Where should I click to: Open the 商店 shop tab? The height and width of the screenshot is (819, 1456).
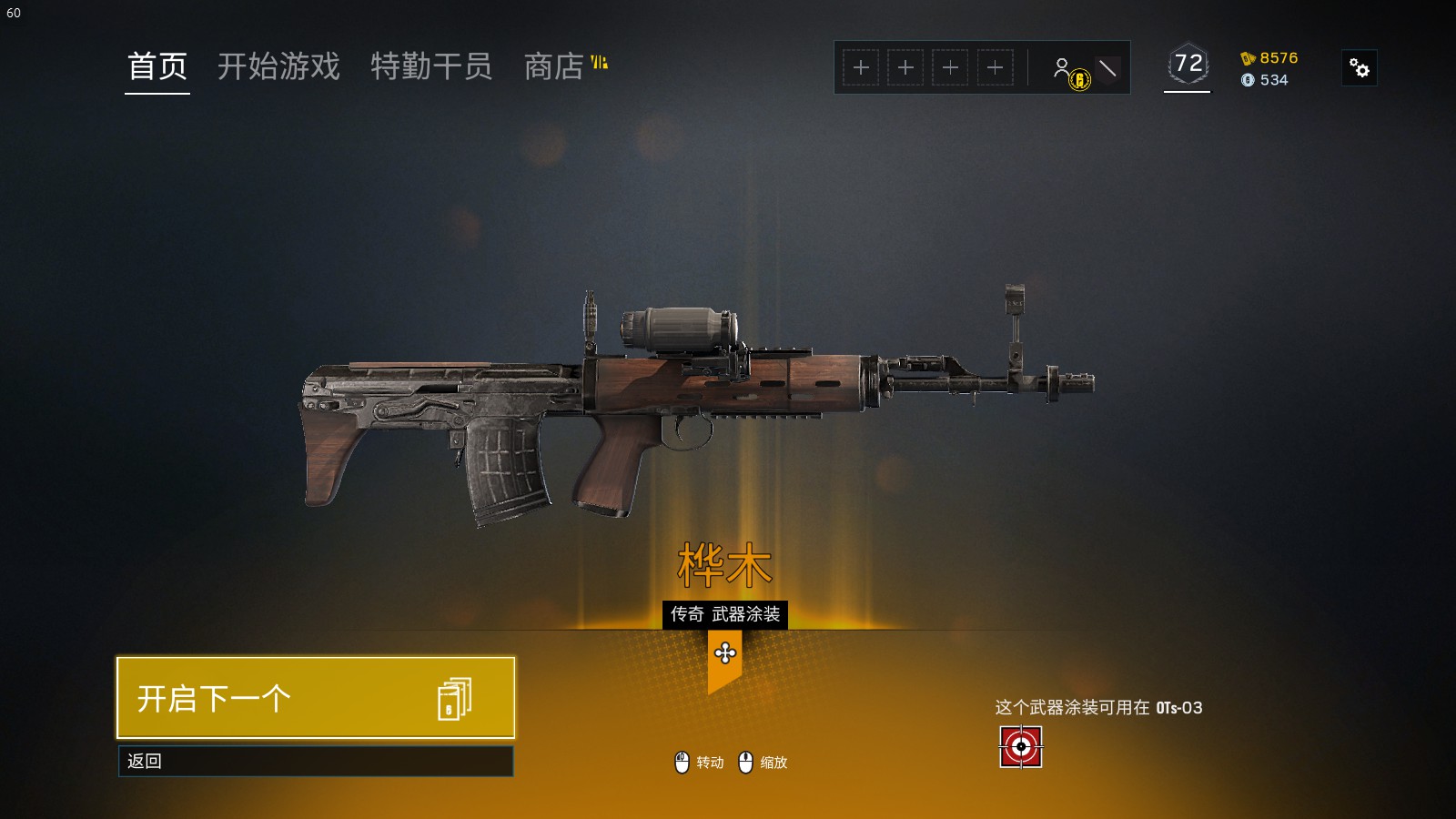coord(554,66)
